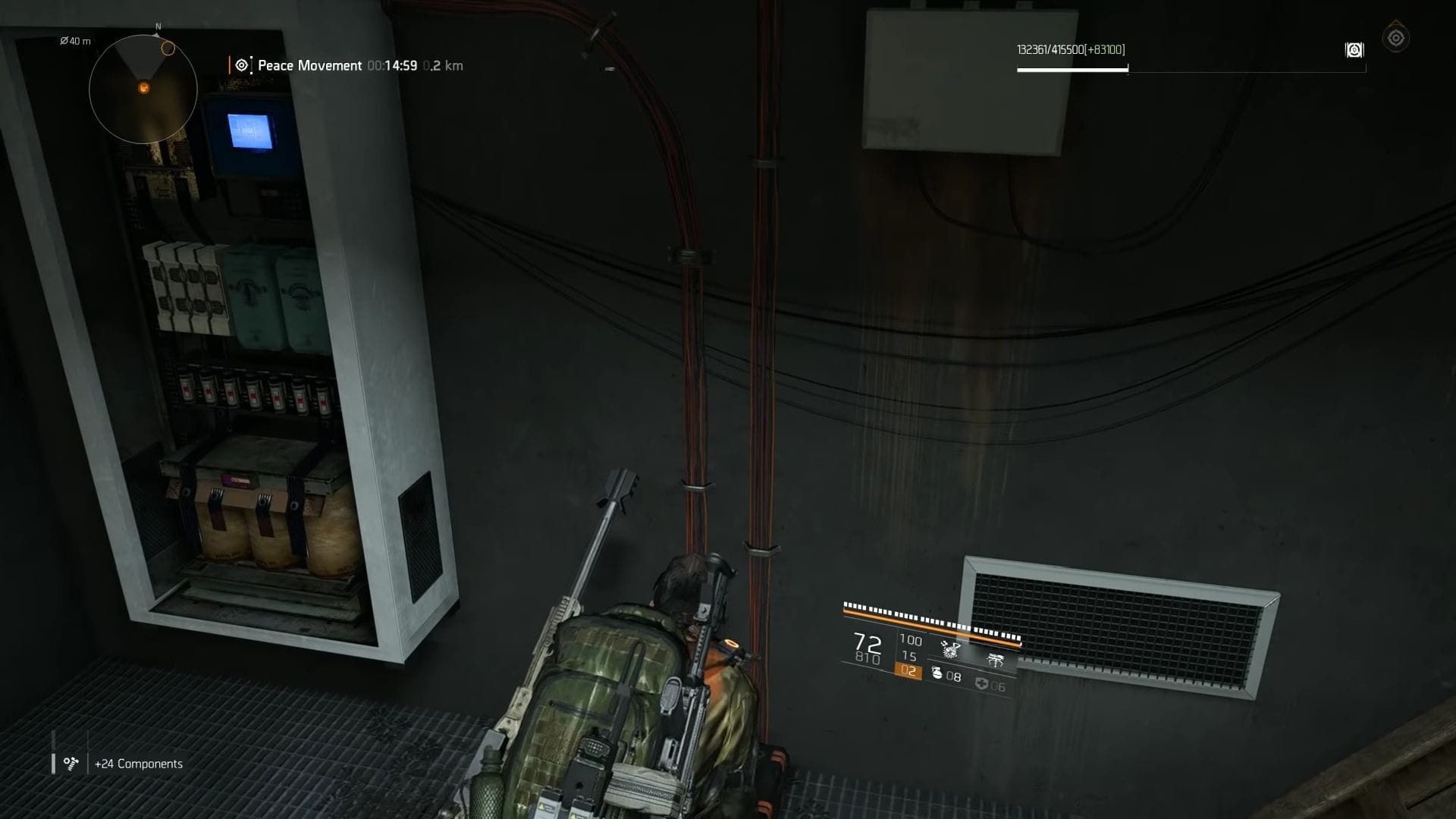
Task: Click the North marker on the minimap
Action: point(157,26)
